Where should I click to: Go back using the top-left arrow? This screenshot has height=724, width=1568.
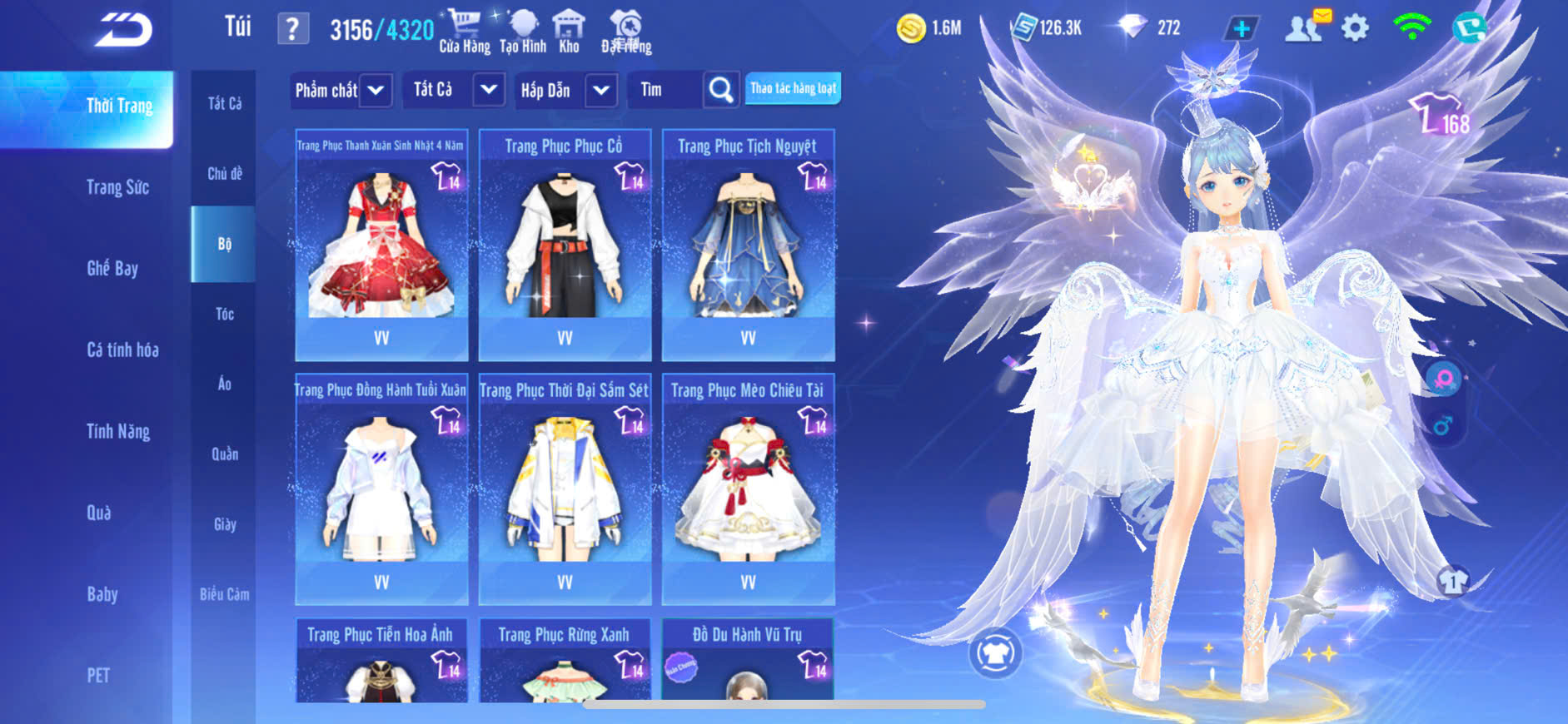(123, 30)
